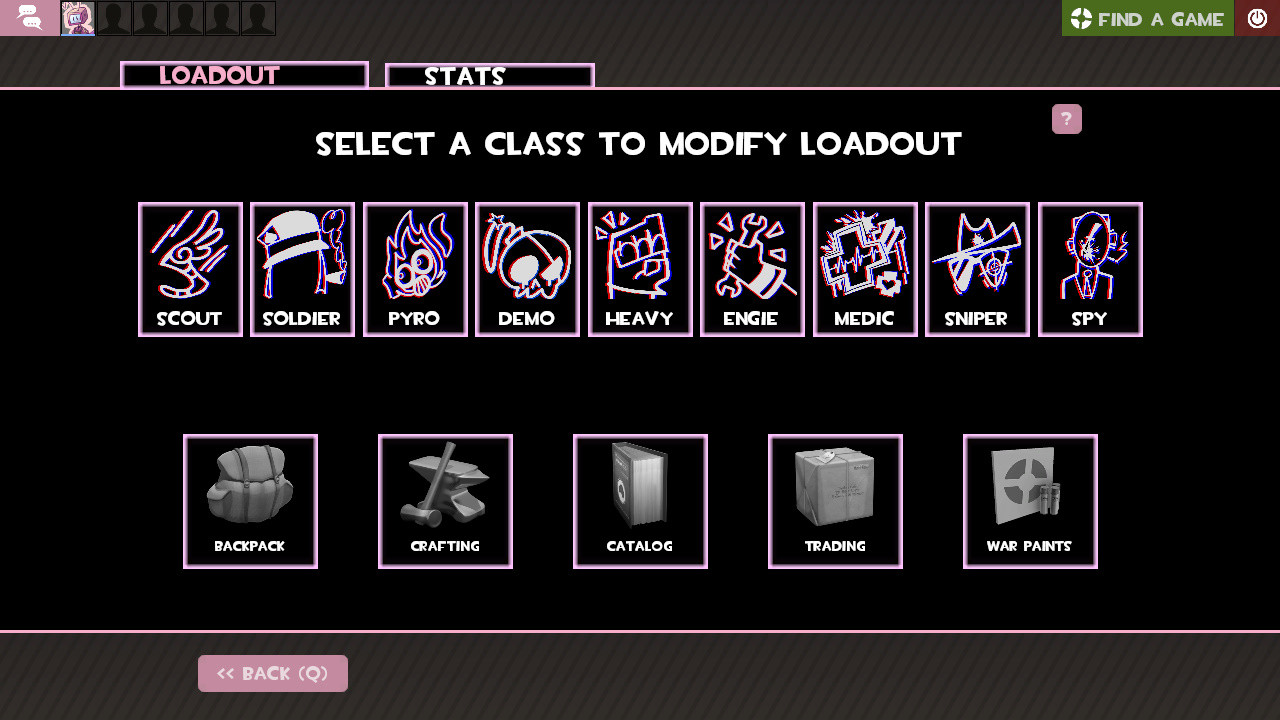
Task: Open the Crafting anvil panel
Action: (445, 500)
